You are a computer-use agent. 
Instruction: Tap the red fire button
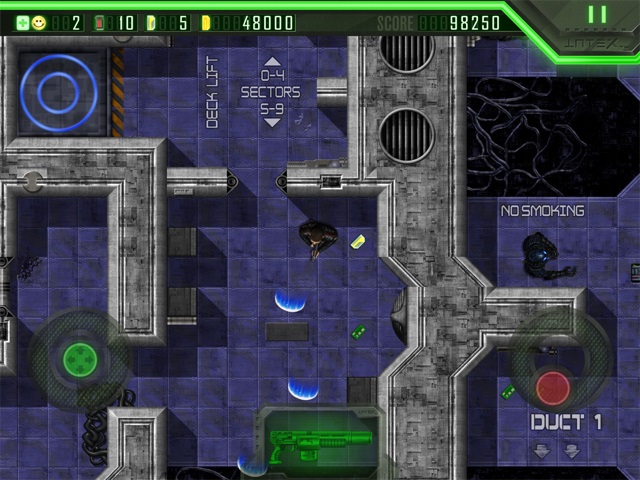pyautogui.click(x=553, y=385)
